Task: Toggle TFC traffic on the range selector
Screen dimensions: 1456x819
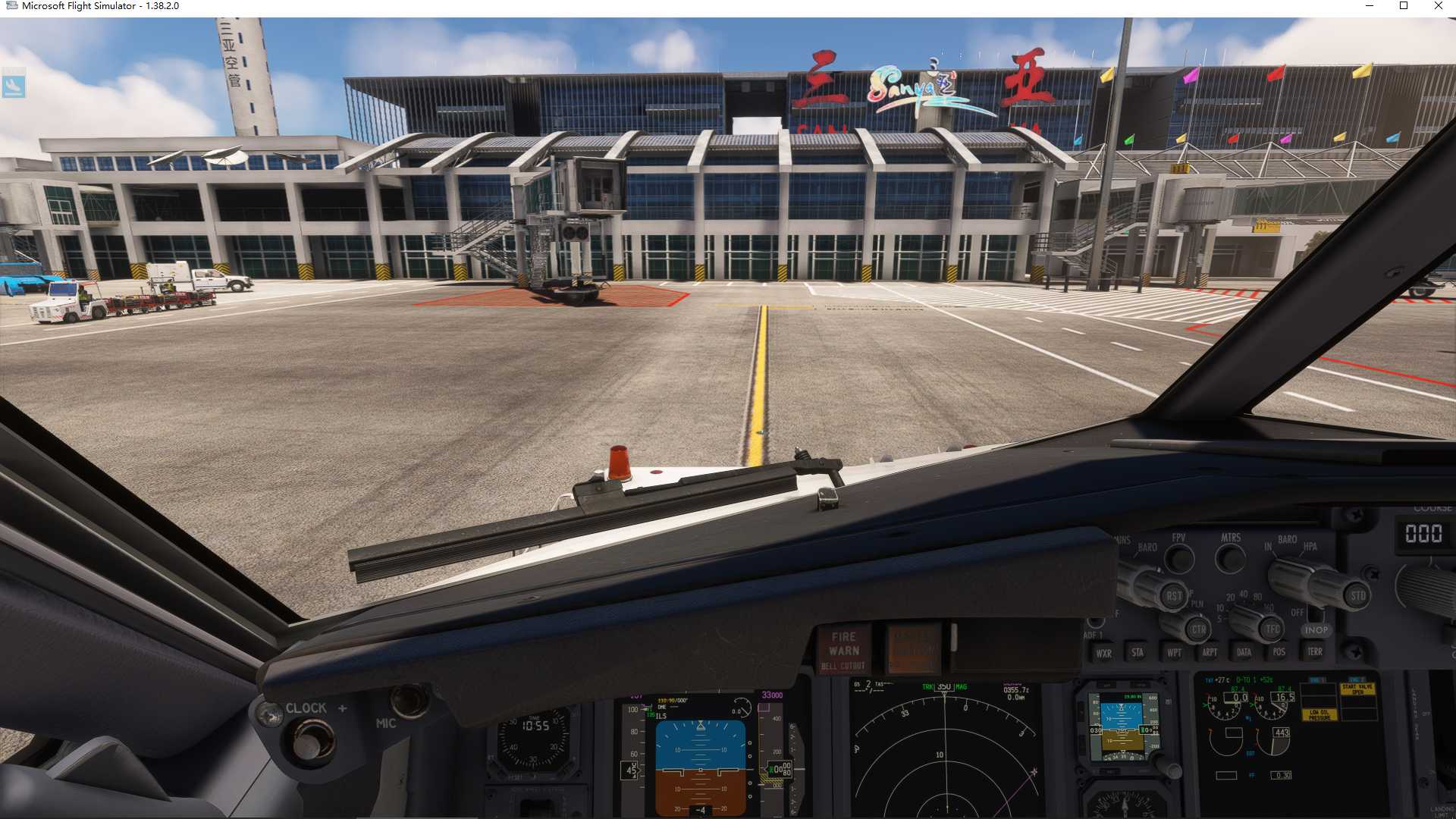Action: [1272, 628]
